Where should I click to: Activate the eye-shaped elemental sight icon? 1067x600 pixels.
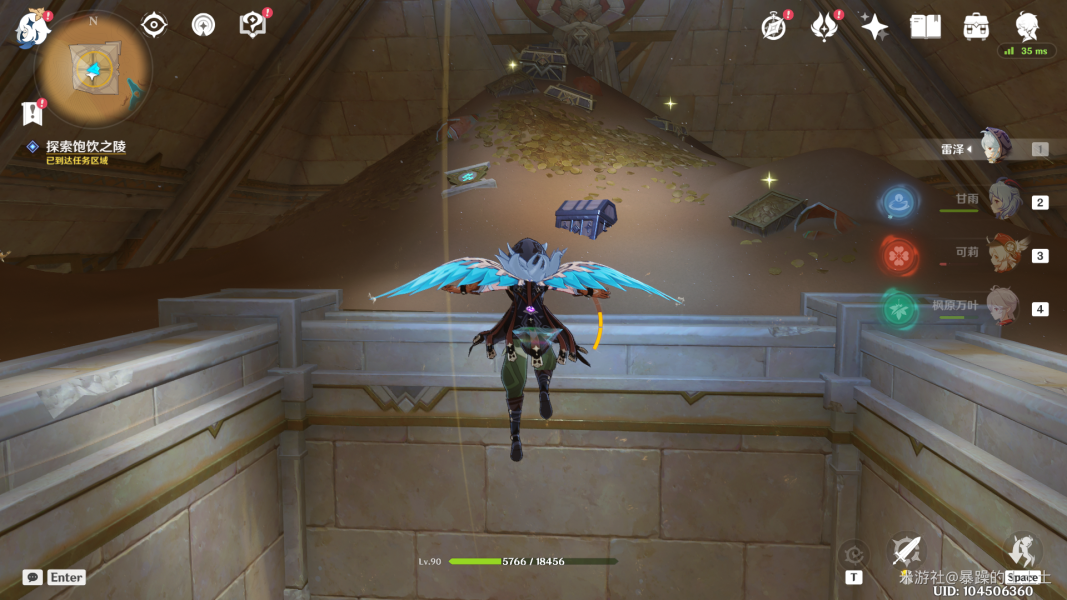[x=154, y=25]
